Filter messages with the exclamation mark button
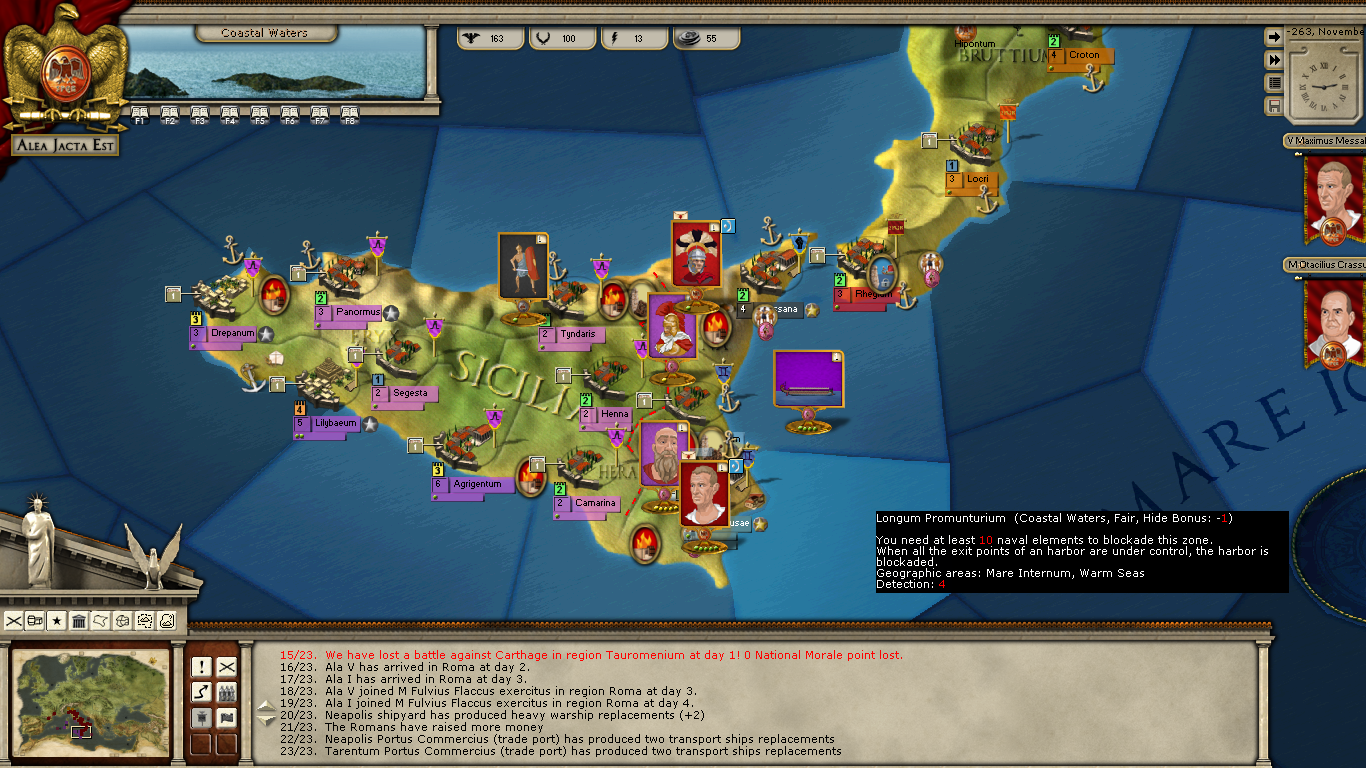1366x768 pixels. click(201, 667)
